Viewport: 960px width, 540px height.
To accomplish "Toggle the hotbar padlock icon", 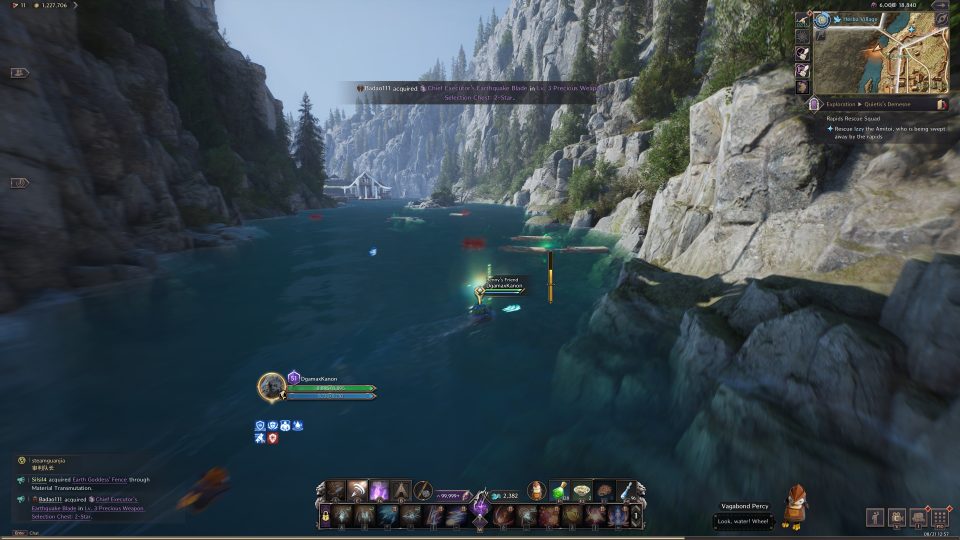I will pyautogui.click(x=325, y=515).
